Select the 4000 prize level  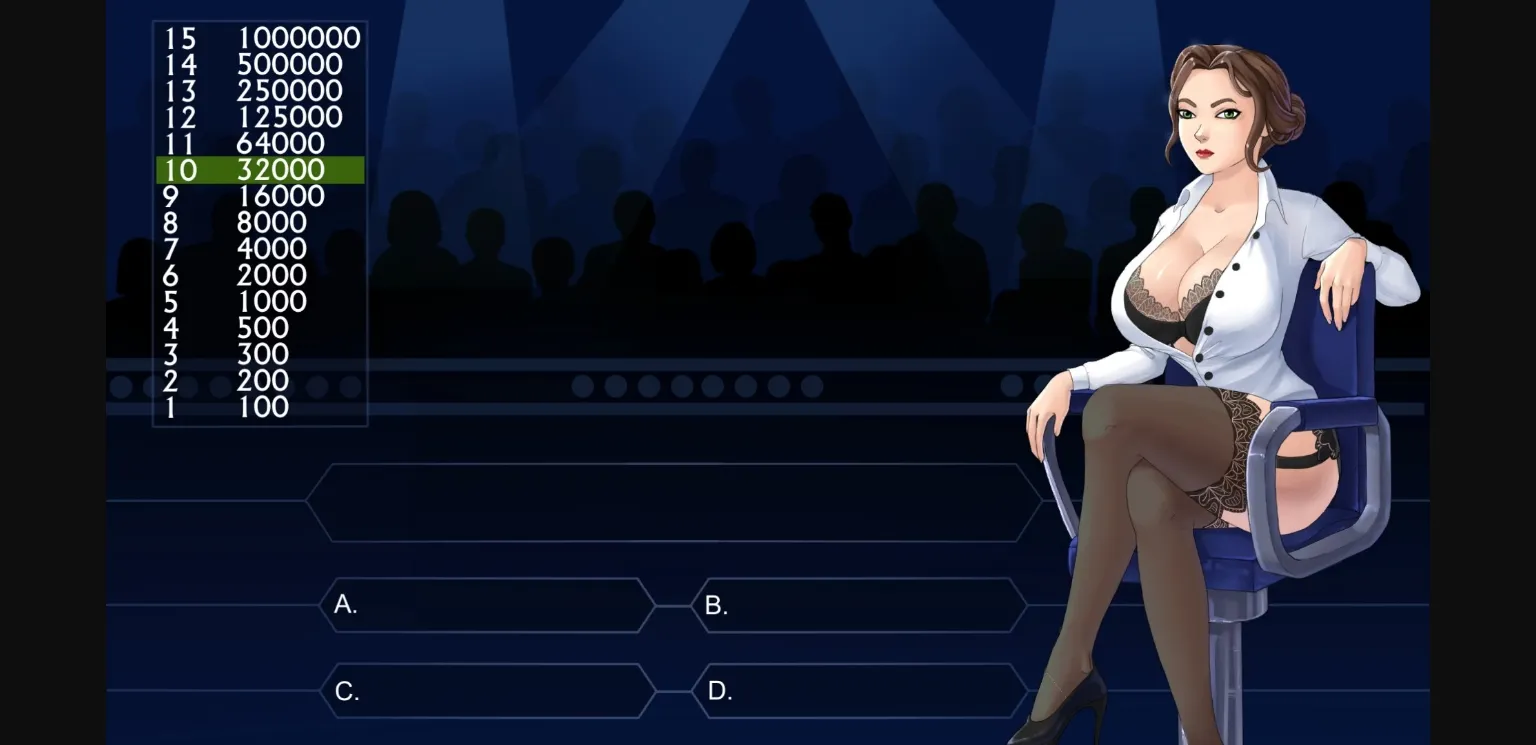[258, 249]
